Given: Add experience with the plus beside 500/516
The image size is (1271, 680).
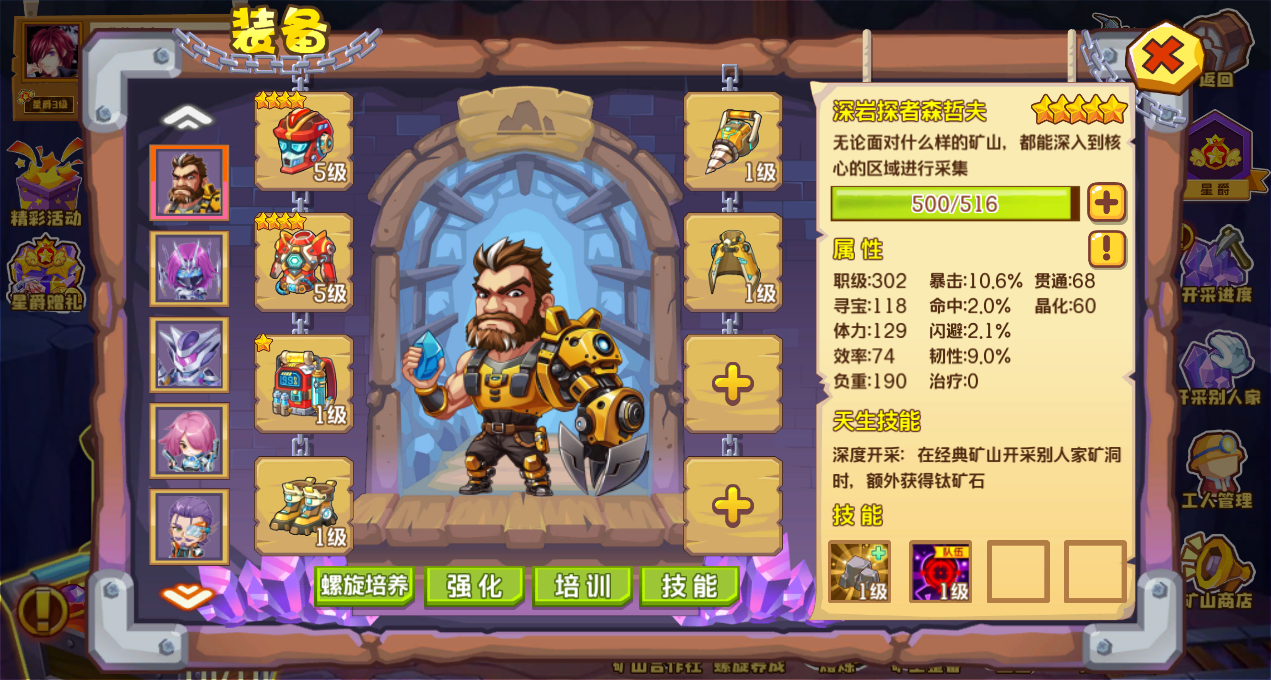Looking at the screenshot, I should coord(1107,203).
